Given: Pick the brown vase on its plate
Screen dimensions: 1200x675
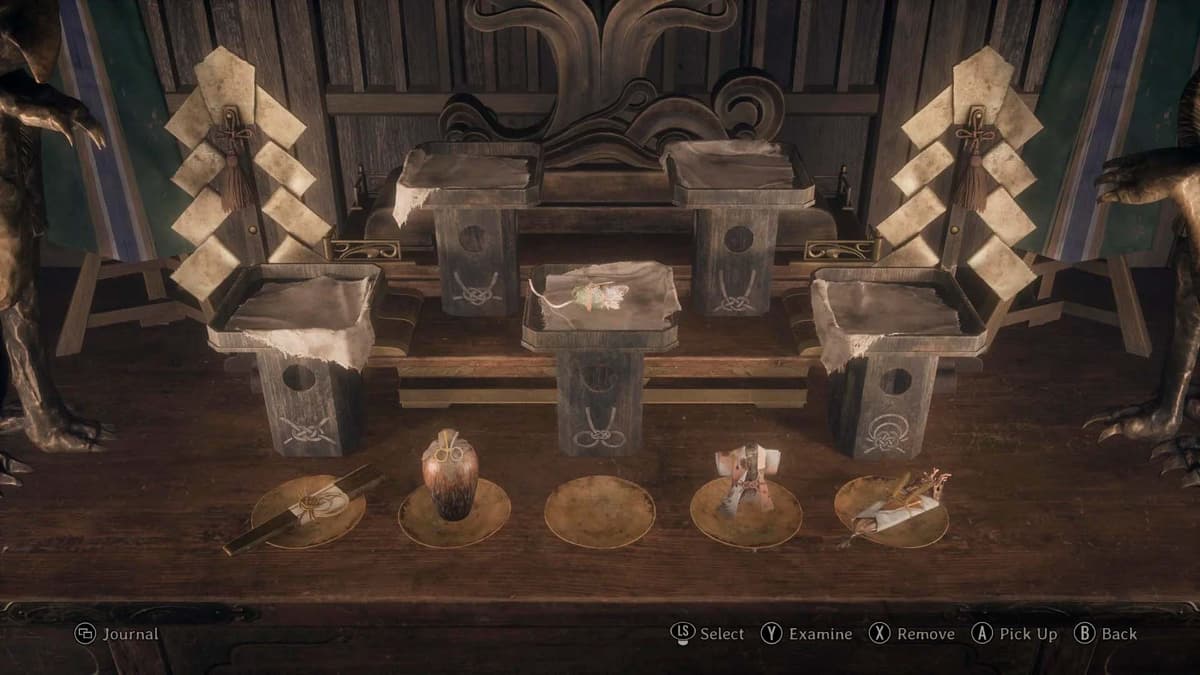Looking at the screenshot, I should coord(449,477).
